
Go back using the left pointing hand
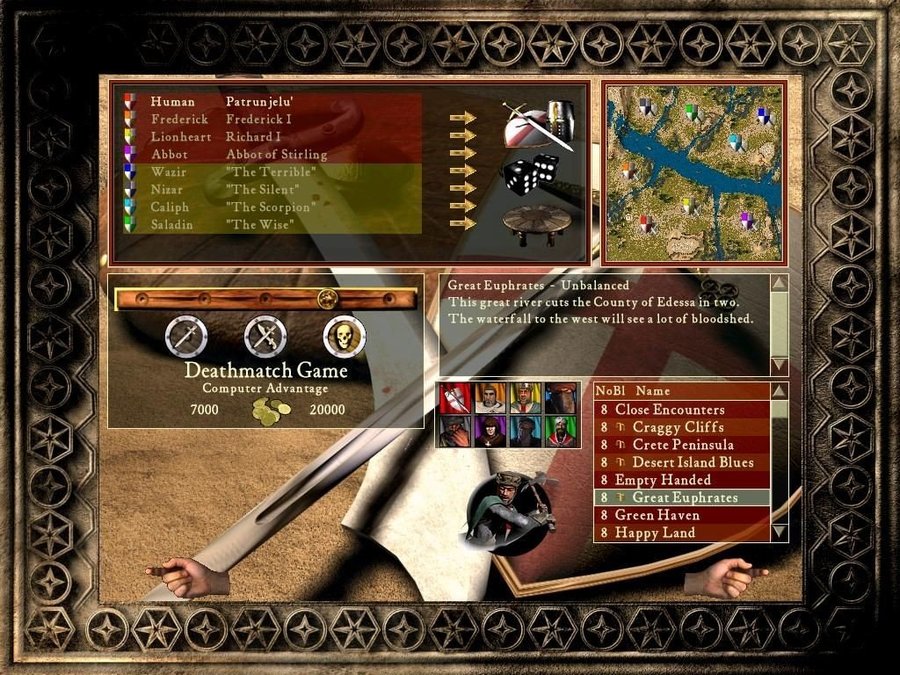click(x=187, y=575)
